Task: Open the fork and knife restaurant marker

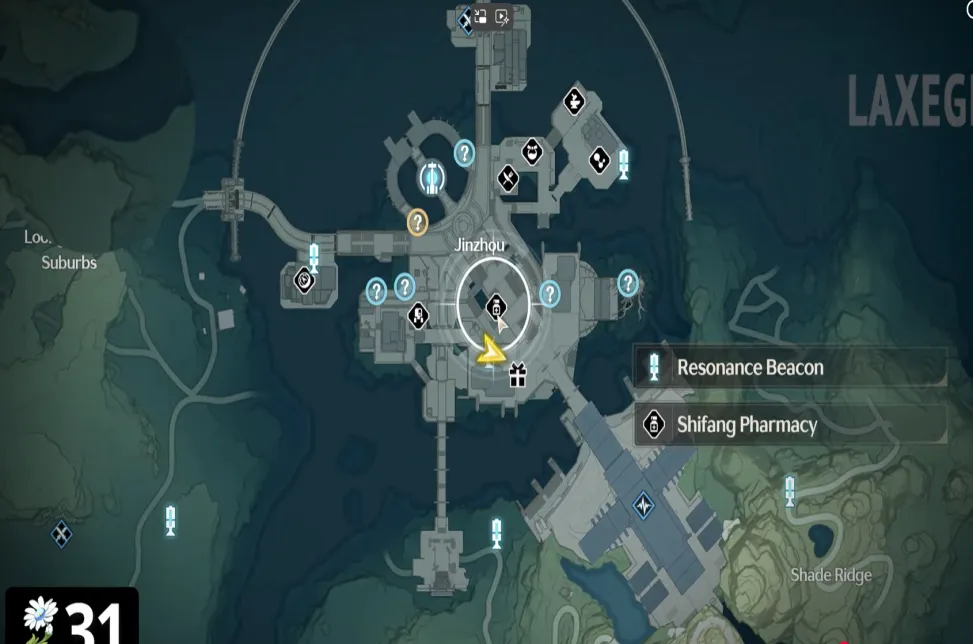Action: (508, 179)
